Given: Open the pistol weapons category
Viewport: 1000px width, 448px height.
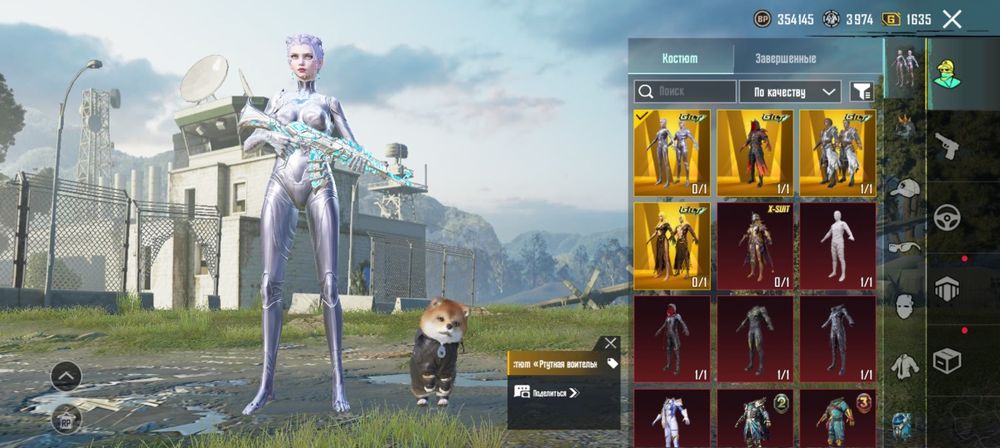Looking at the screenshot, I should [946, 145].
